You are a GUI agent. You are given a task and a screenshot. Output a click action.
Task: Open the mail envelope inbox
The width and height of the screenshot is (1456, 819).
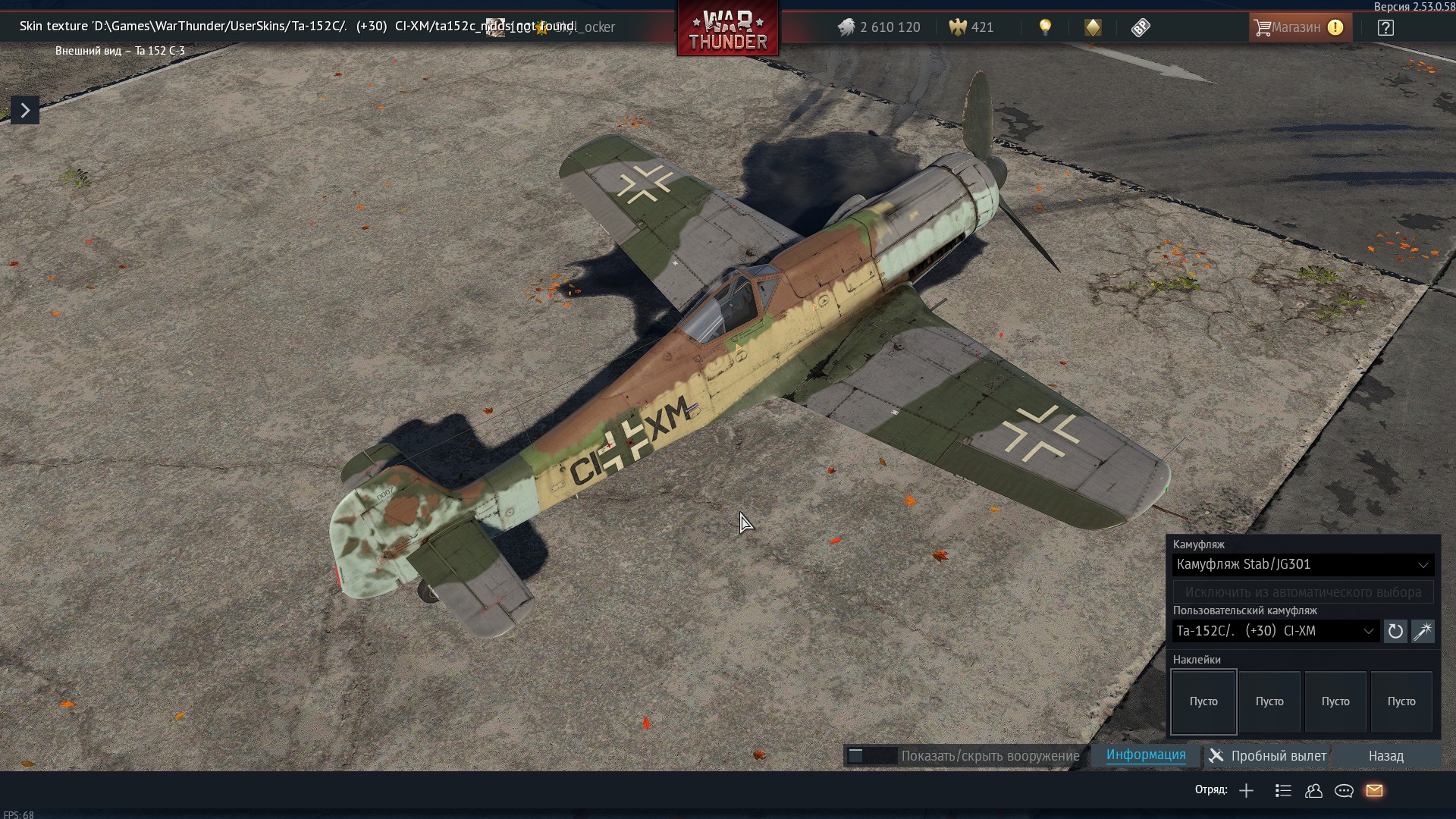(1374, 791)
